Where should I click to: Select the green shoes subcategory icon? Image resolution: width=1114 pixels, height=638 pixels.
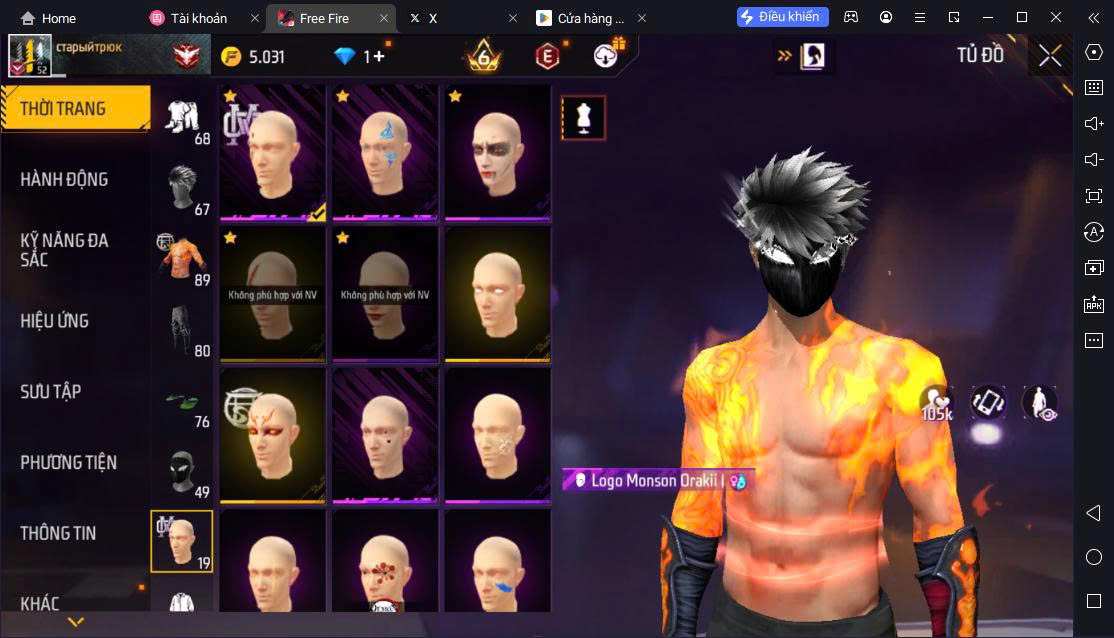182,402
